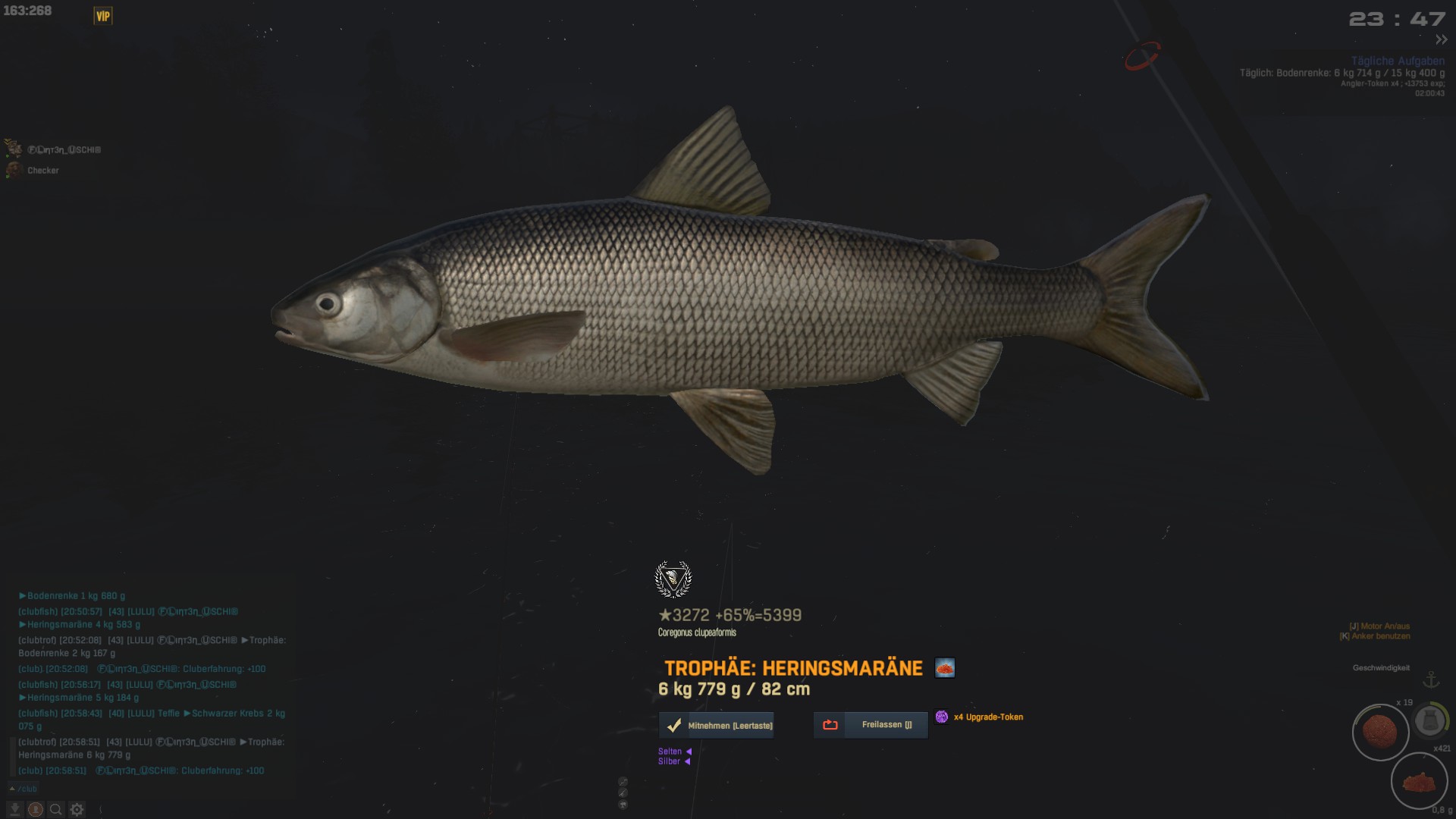Toggle the anchor icon
1456x819 pixels.
tap(1430, 679)
